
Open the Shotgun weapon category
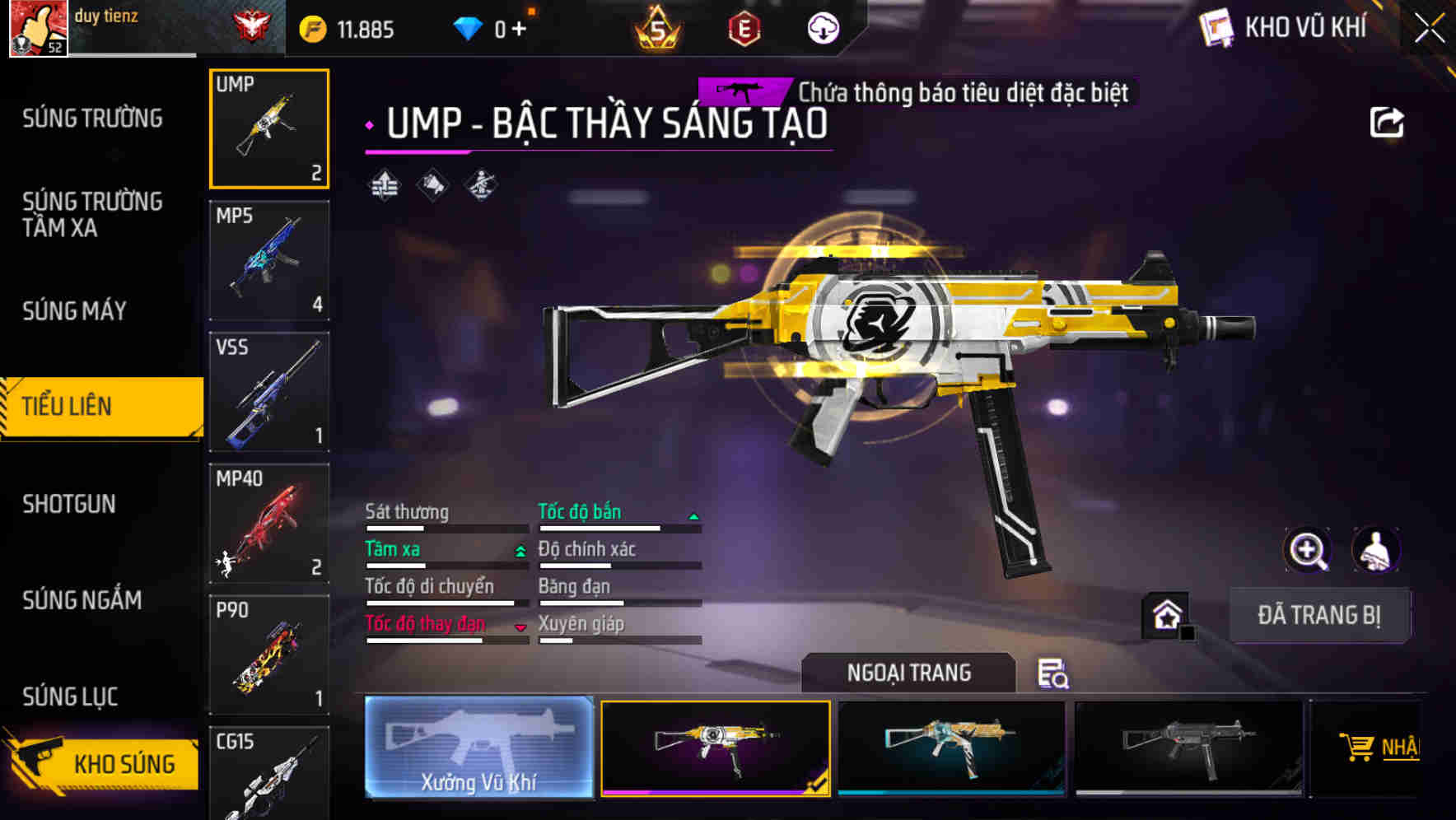(69, 504)
